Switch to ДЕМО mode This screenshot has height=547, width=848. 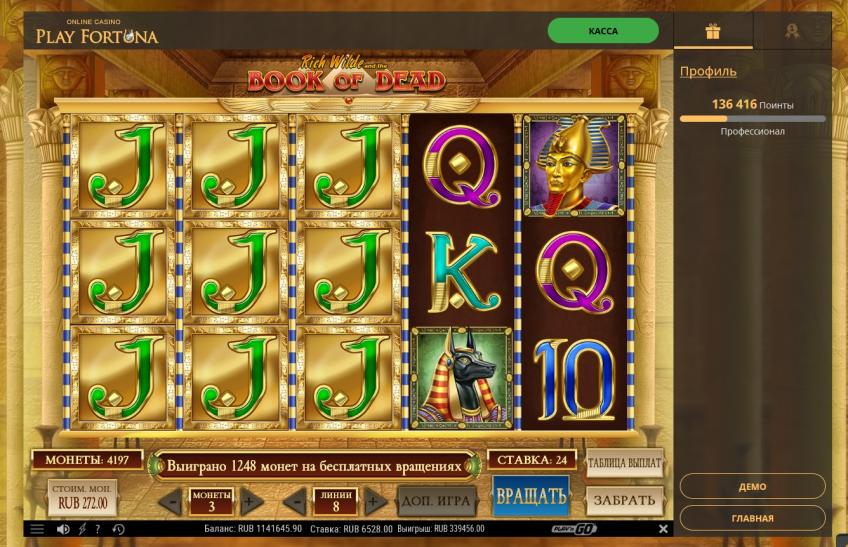pyautogui.click(x=752, y=487)
